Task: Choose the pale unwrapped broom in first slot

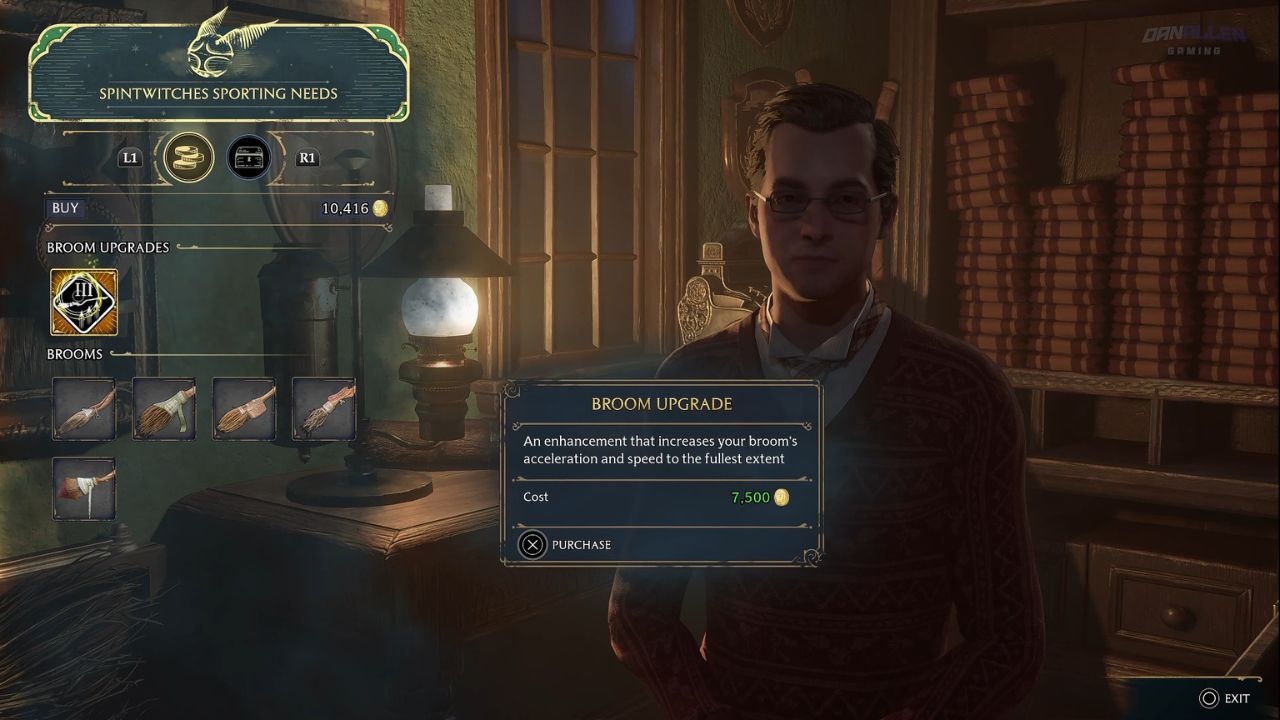Action: 84,409
